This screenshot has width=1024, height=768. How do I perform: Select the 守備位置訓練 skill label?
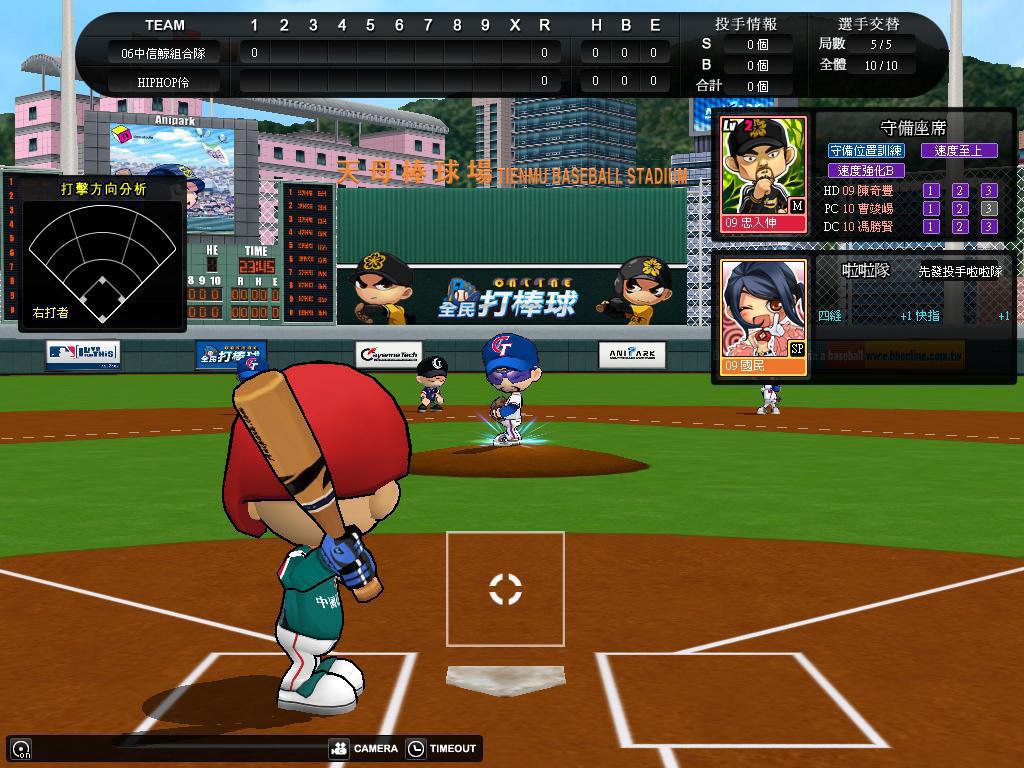point(866,150)
